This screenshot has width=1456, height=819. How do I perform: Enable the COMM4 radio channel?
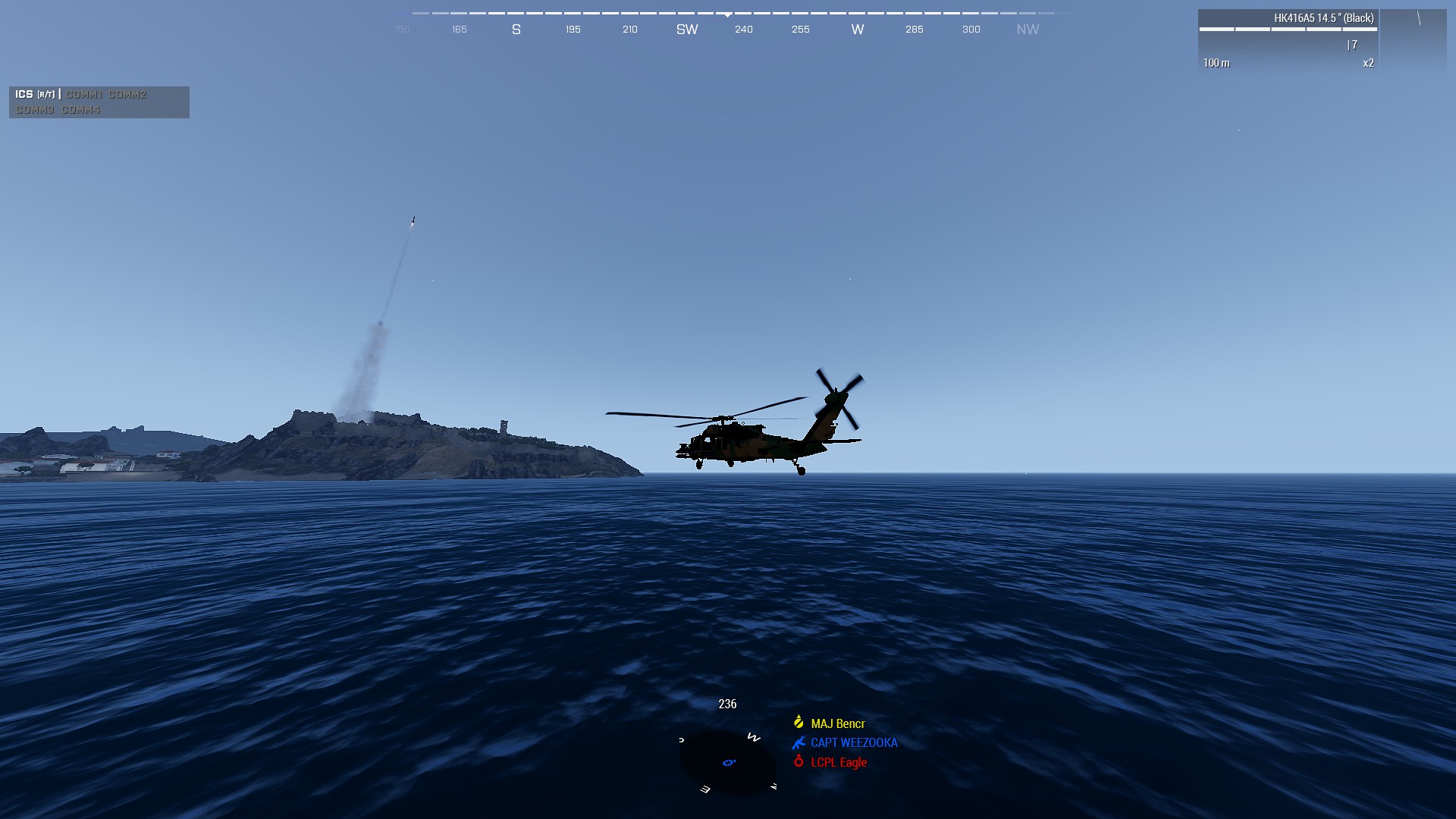(x=81, y=109)
